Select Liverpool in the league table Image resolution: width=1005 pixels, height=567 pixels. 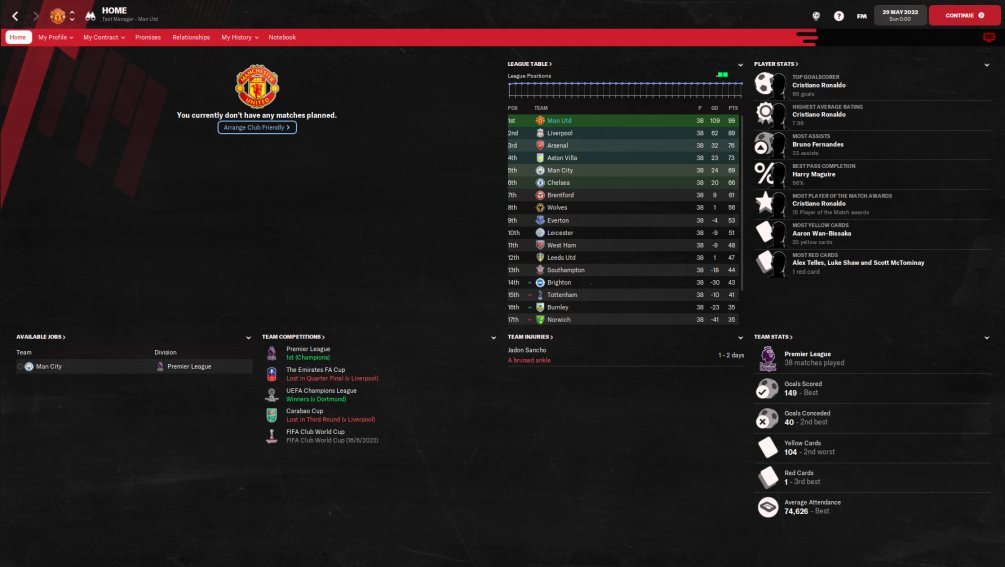(559, 133)
